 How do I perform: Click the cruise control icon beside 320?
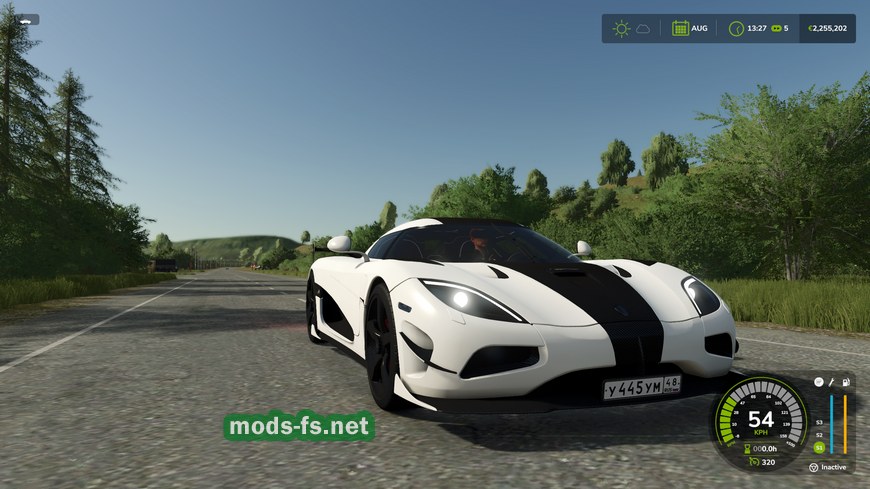click(750, 462)
